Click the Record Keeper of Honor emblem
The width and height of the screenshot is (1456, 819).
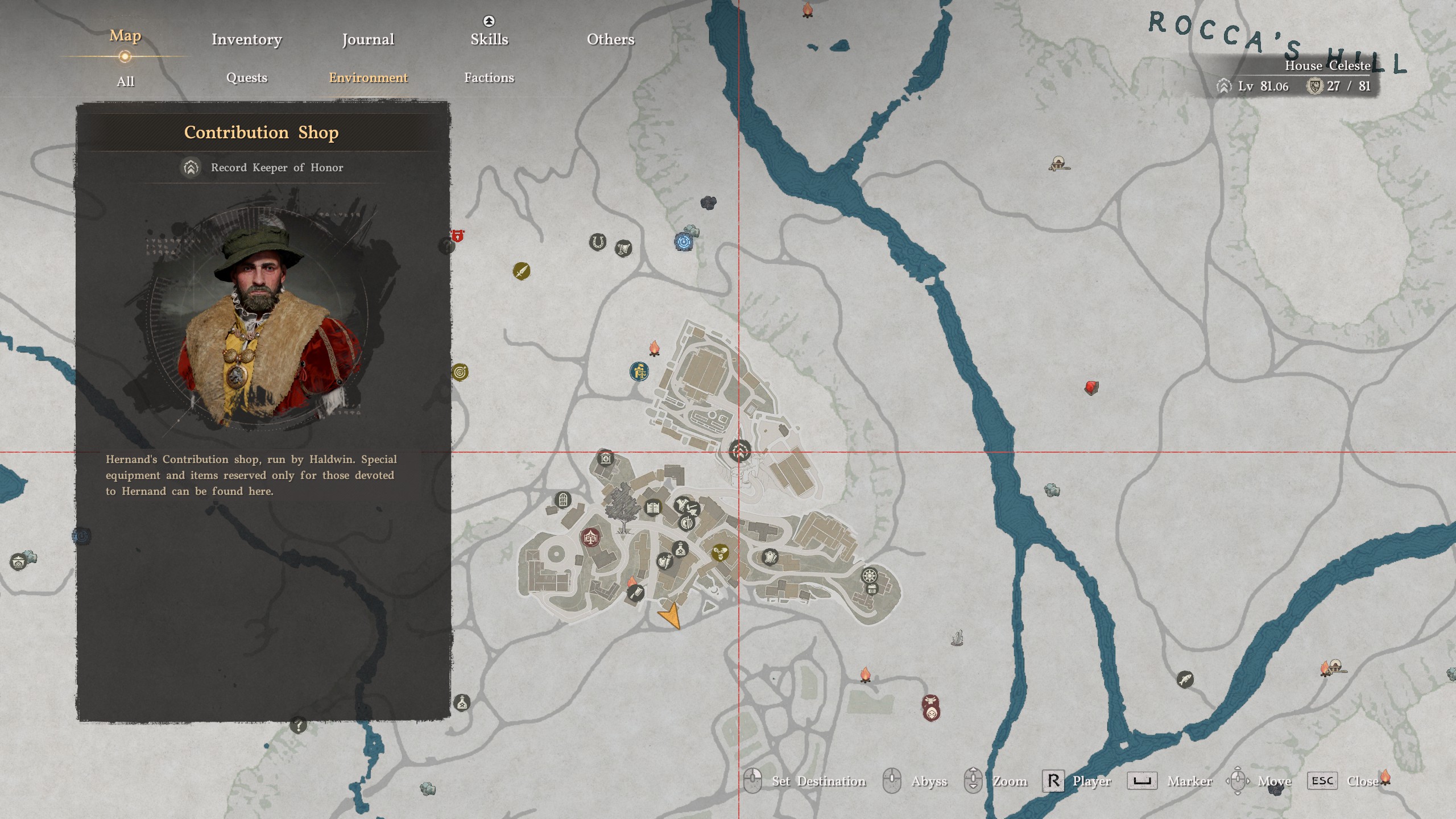[x=191, y=168]
